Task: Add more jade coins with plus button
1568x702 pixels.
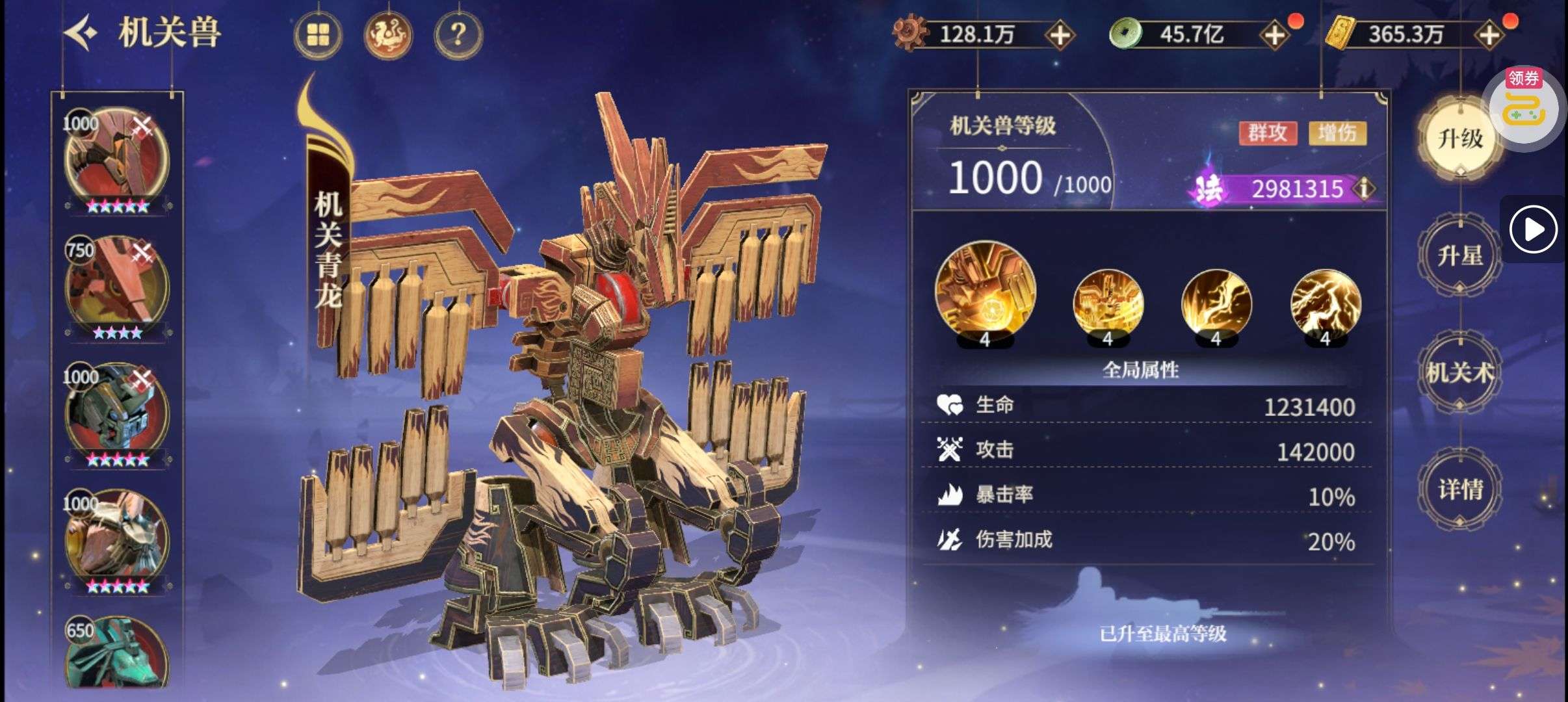Action: [1274, 35]
